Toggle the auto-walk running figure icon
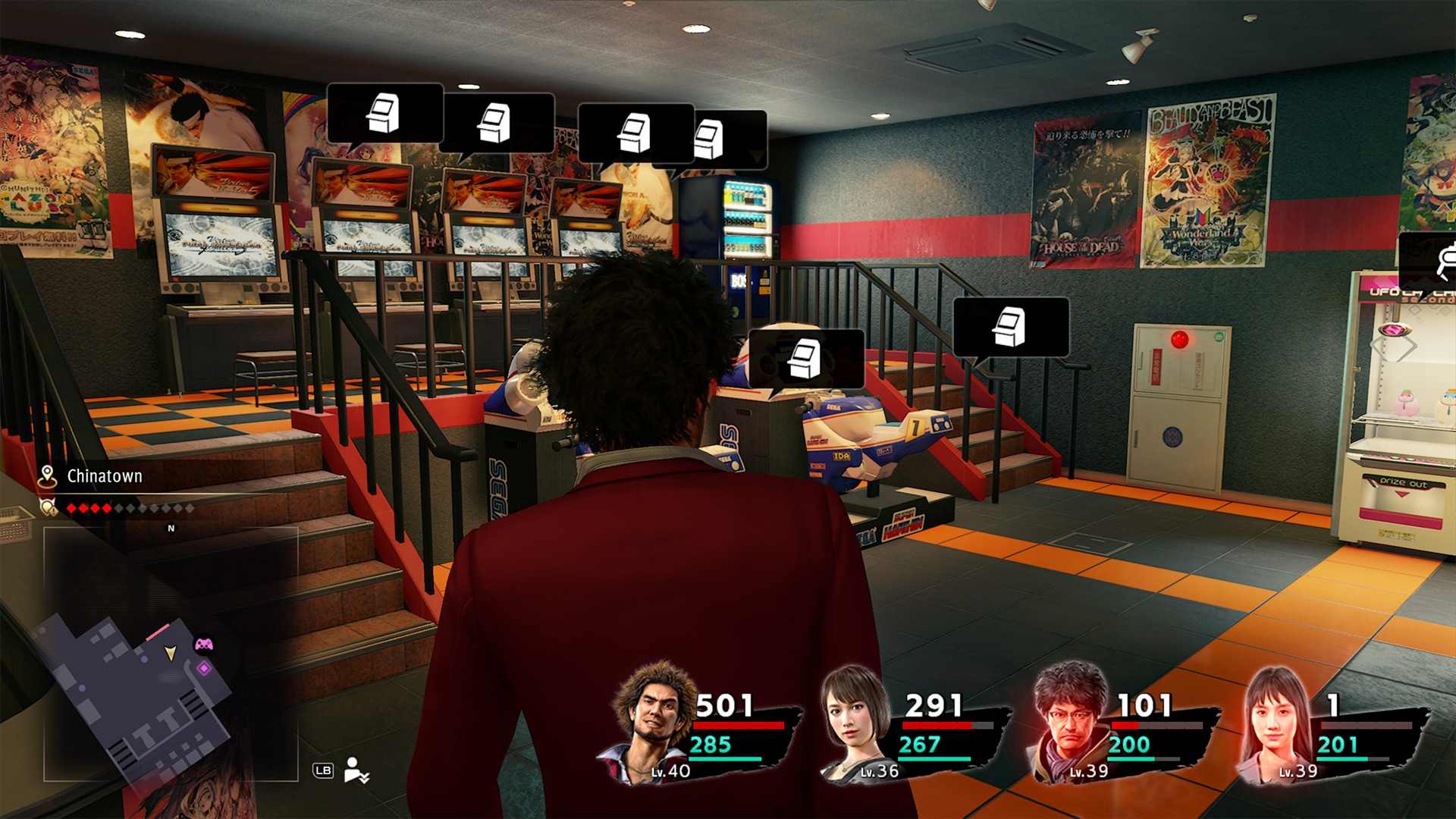The image size is (1456, 819). (x=356, y=770)
